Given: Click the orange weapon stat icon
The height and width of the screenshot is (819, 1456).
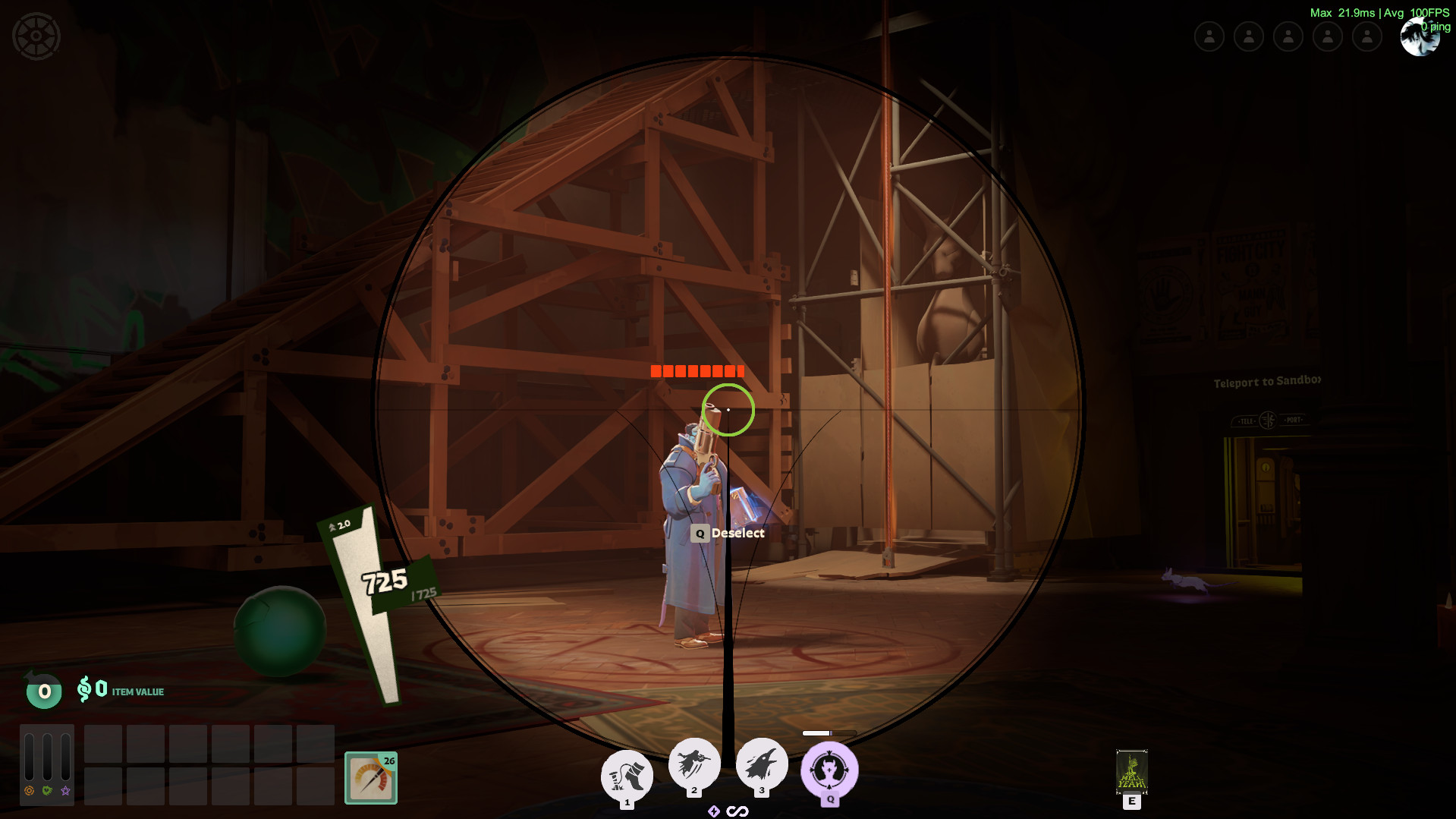Looking at the screenshot, I should [x=29, y=791].
